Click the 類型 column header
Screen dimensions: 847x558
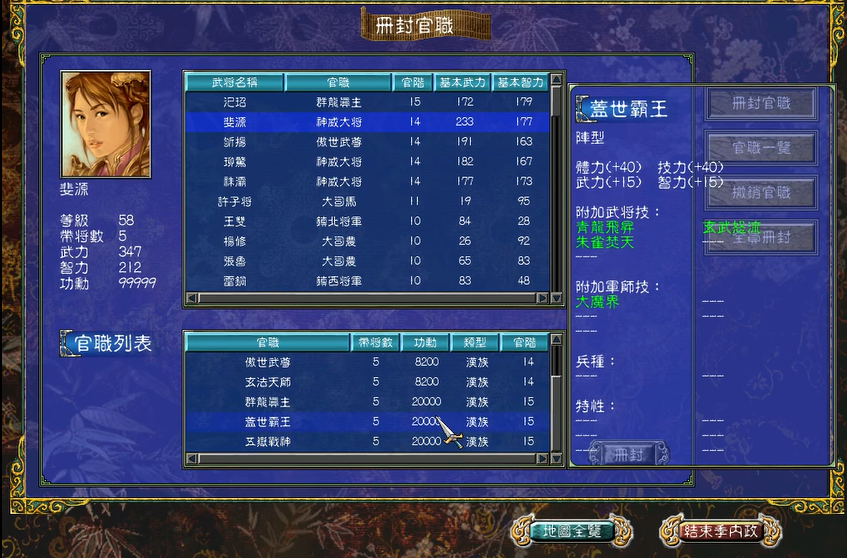(x=475, y=342)
